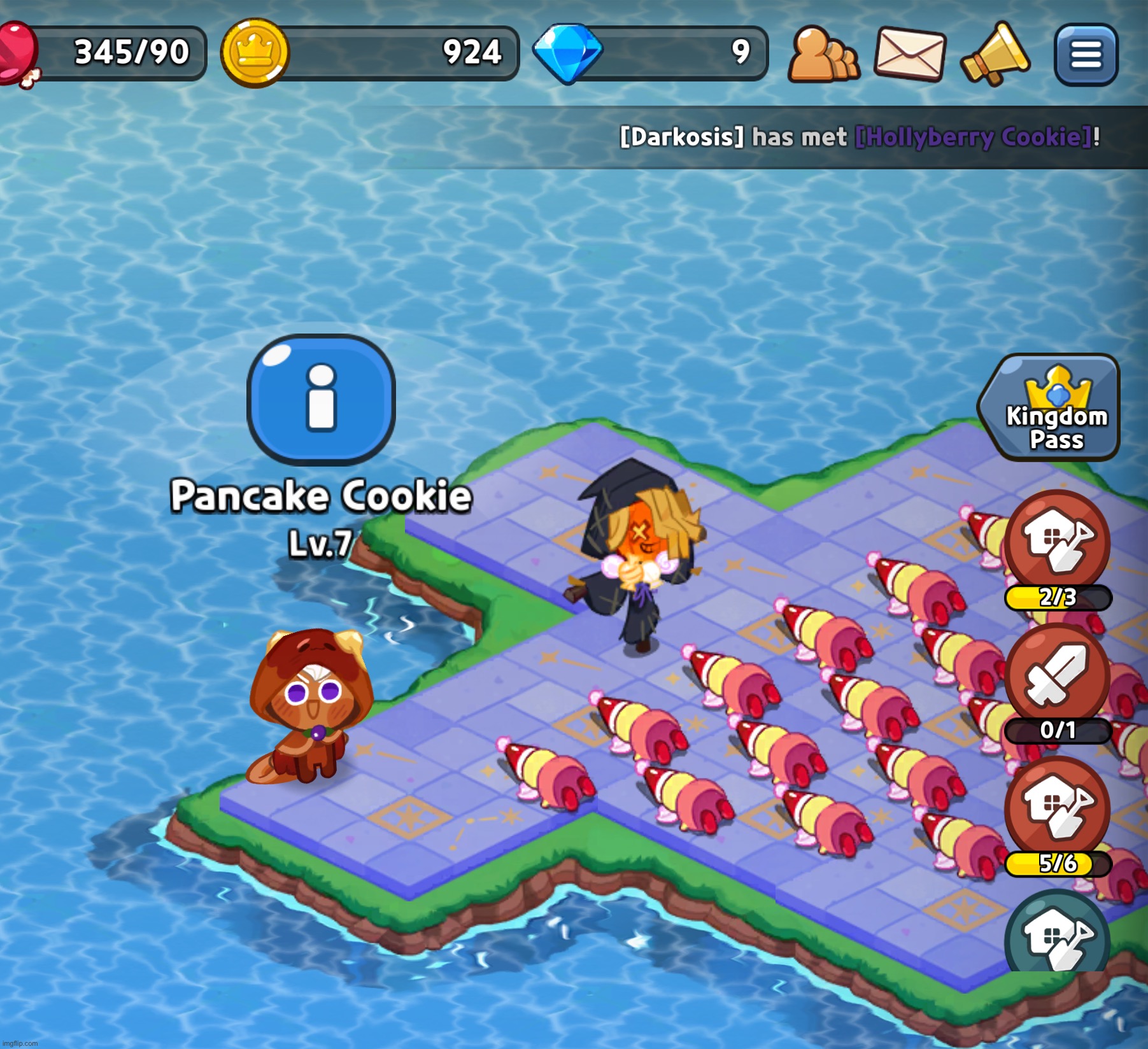The width and height of the screenshot is (1148, 1049).
Task: Open the sword battle task 0/1
Action: click(x=1057, y=676)
